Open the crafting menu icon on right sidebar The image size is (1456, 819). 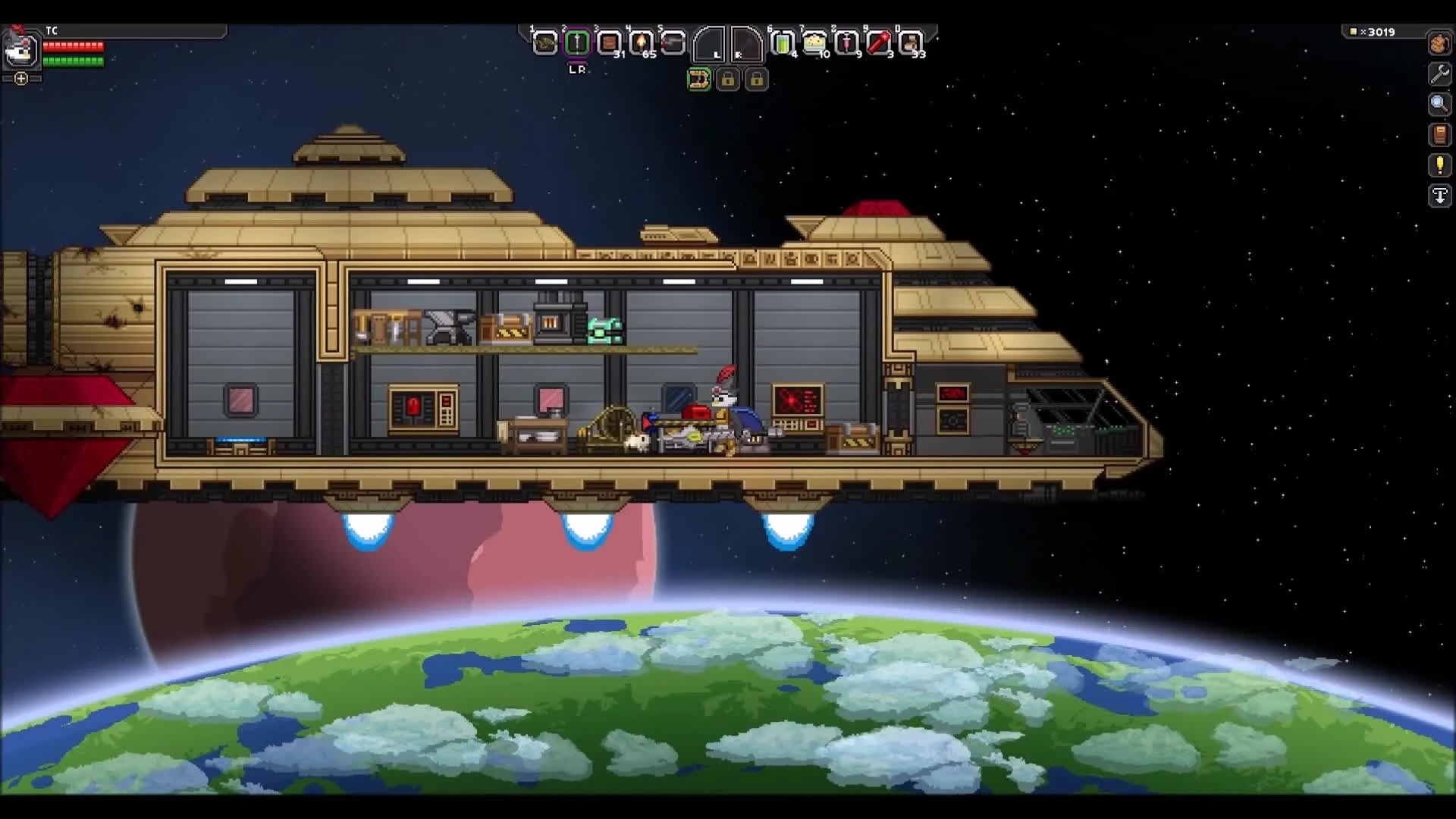1439,44
